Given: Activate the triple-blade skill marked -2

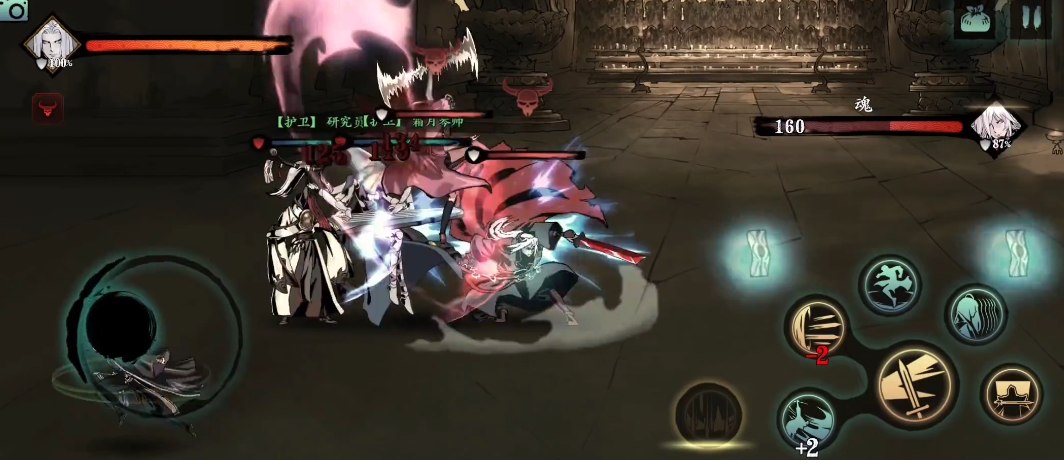Looking at the screenshot, I should (817, 326).
